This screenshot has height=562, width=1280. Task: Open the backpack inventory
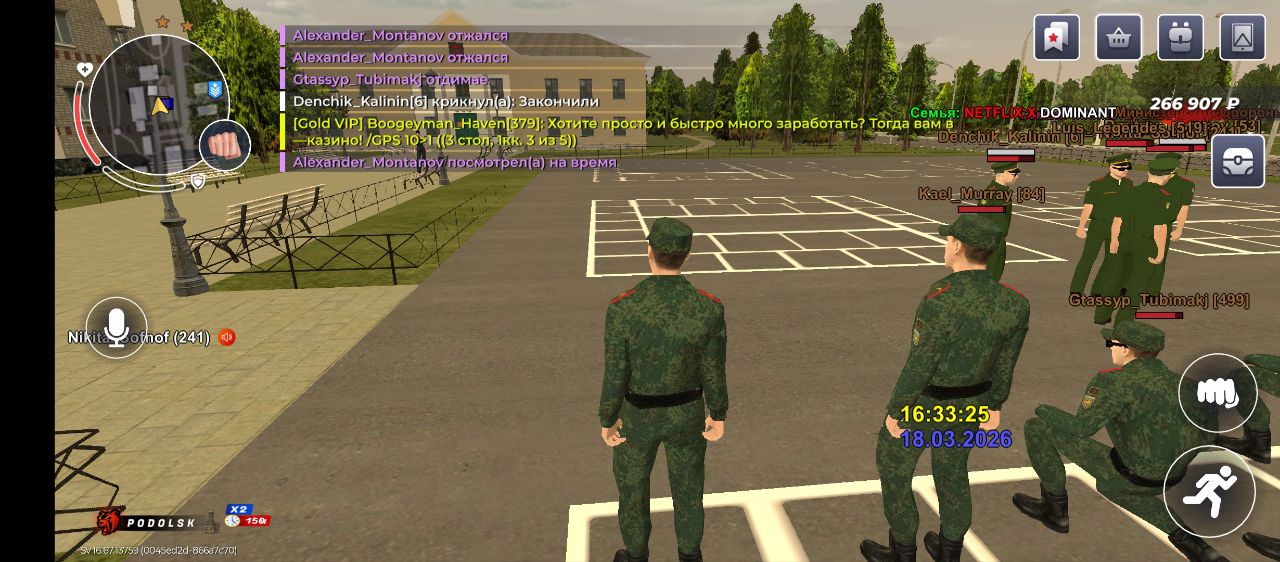click(1181, 38)
